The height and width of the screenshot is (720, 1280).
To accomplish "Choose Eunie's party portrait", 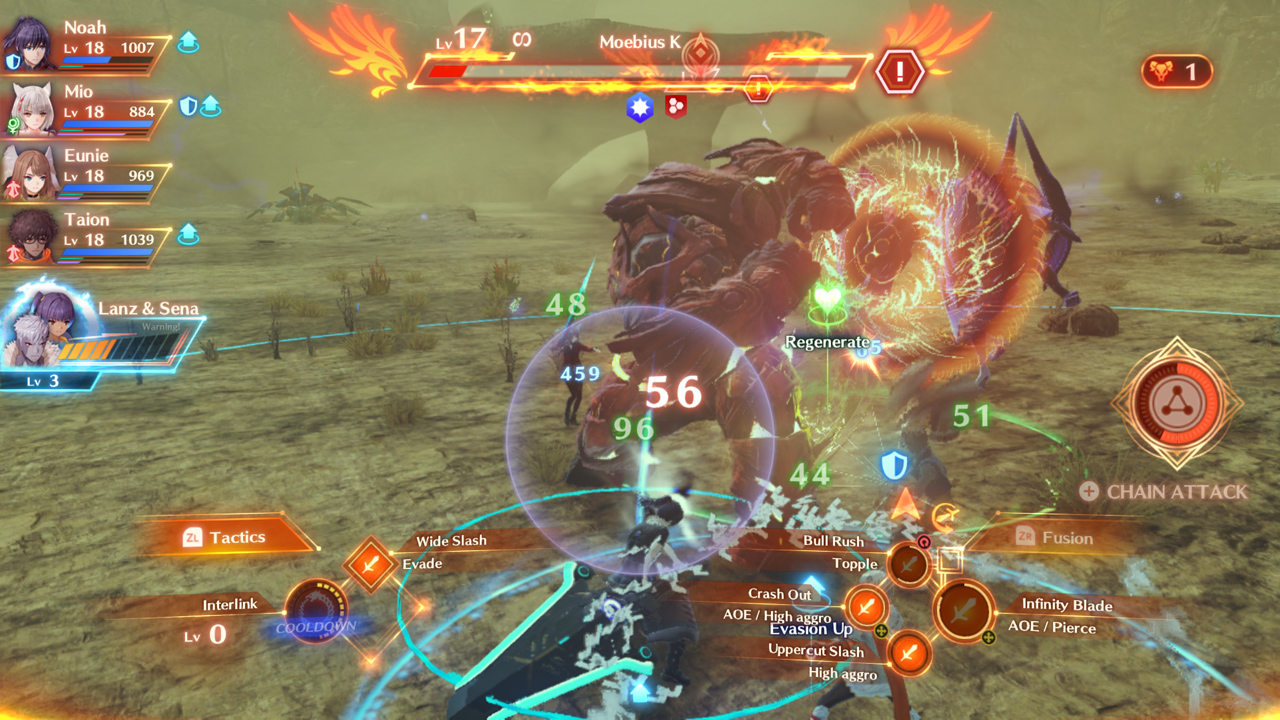I will pos(30,173).
